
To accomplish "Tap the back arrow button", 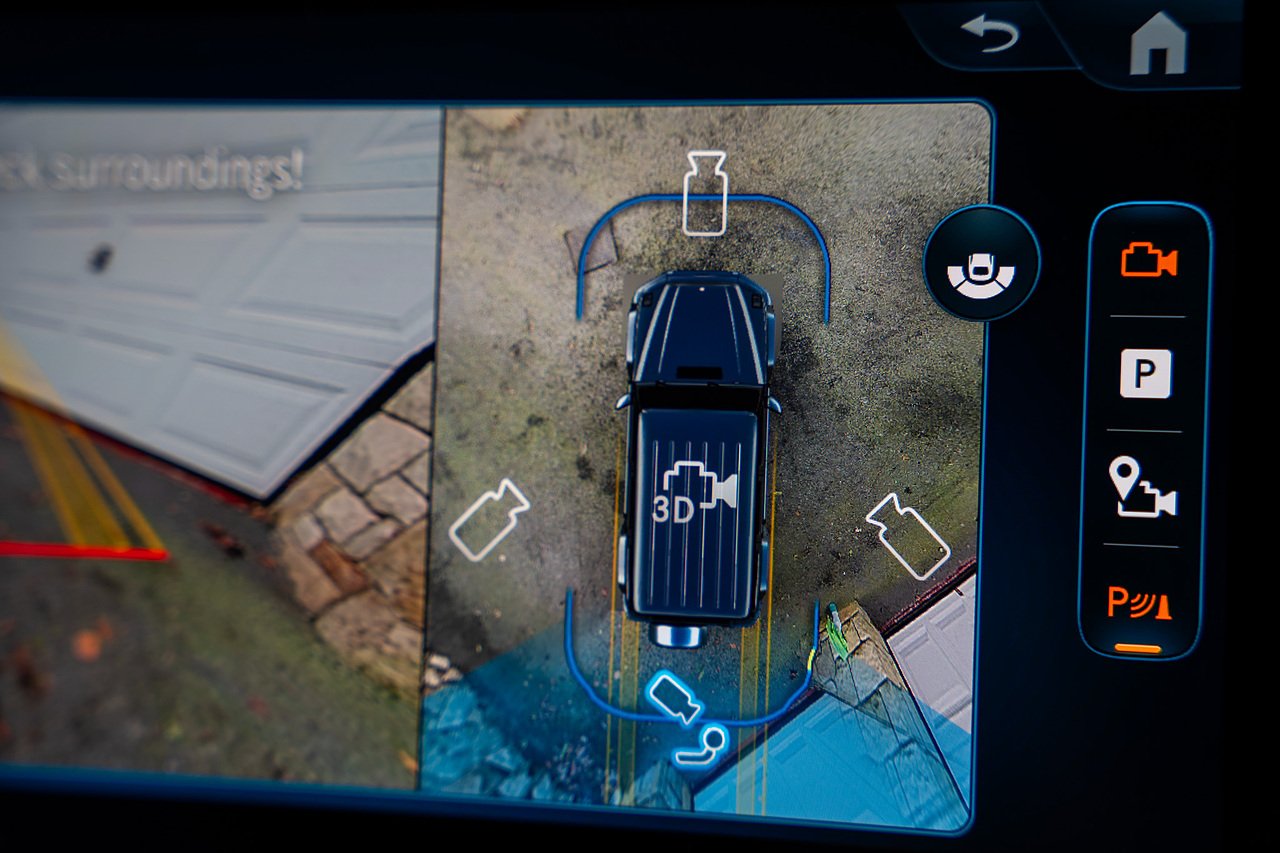I will coord(990,34).
